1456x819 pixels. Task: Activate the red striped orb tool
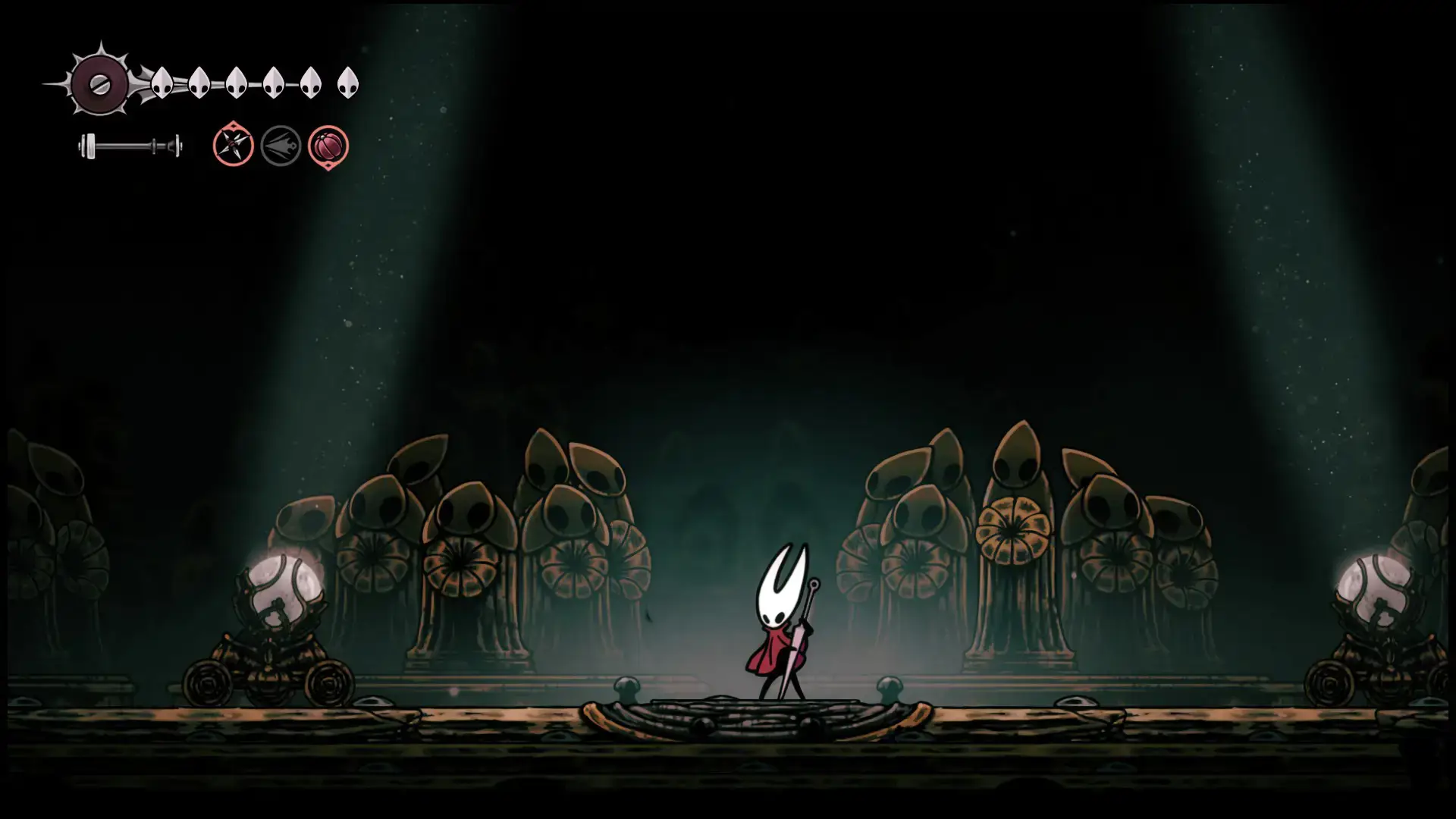(x=328, y=146)
